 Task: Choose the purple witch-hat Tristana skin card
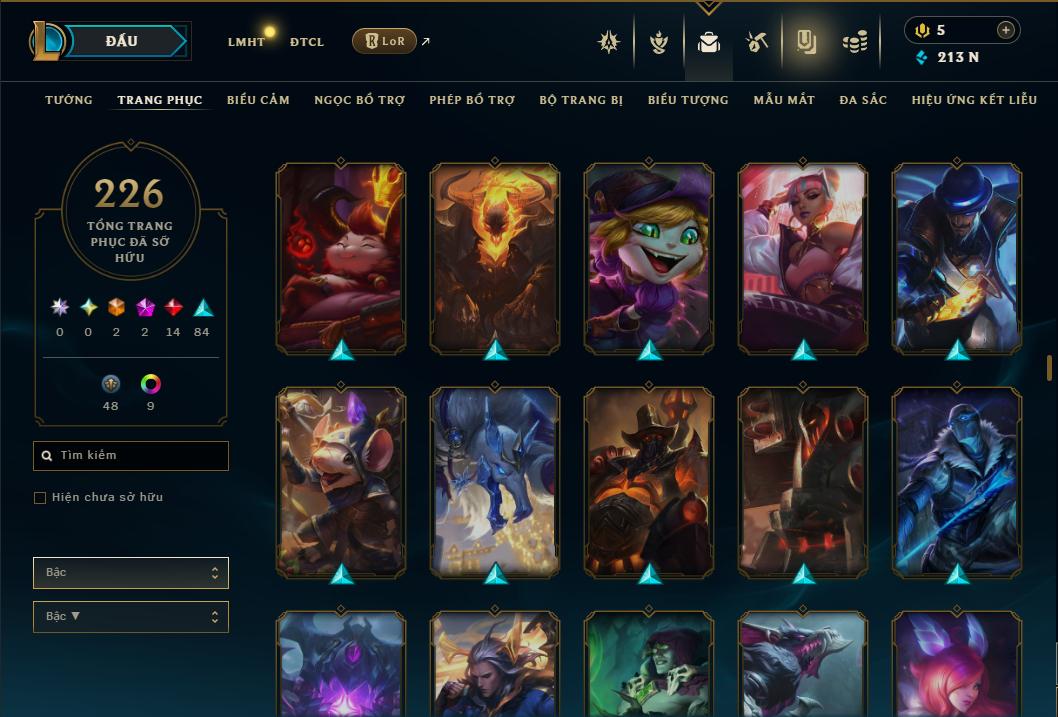click(649, 257)
